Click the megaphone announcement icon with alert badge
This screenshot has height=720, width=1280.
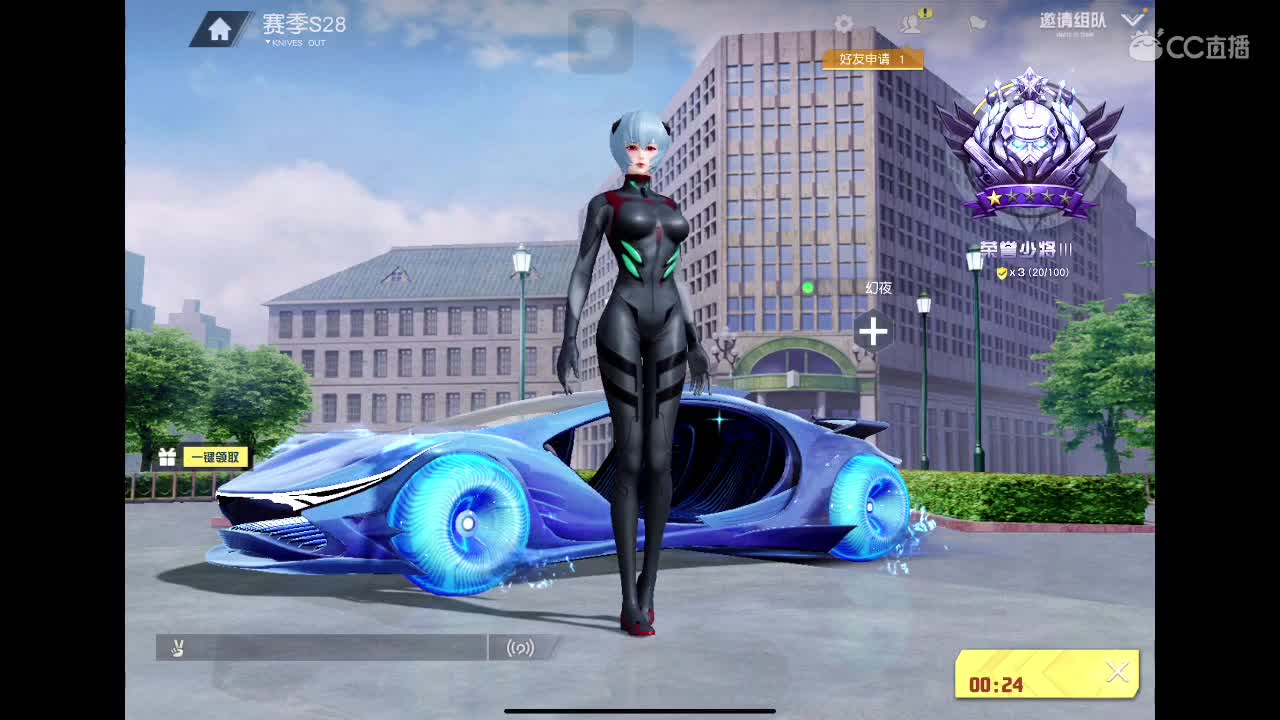pyautogui.click(x=911, y=24)
